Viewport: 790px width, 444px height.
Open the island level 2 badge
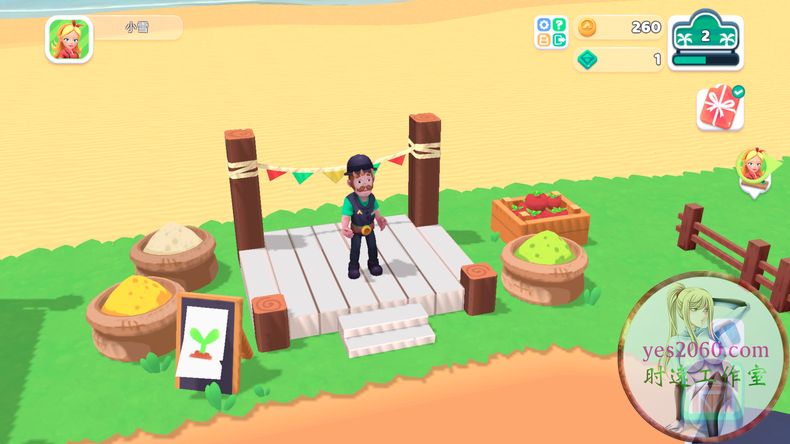(705, 40)
